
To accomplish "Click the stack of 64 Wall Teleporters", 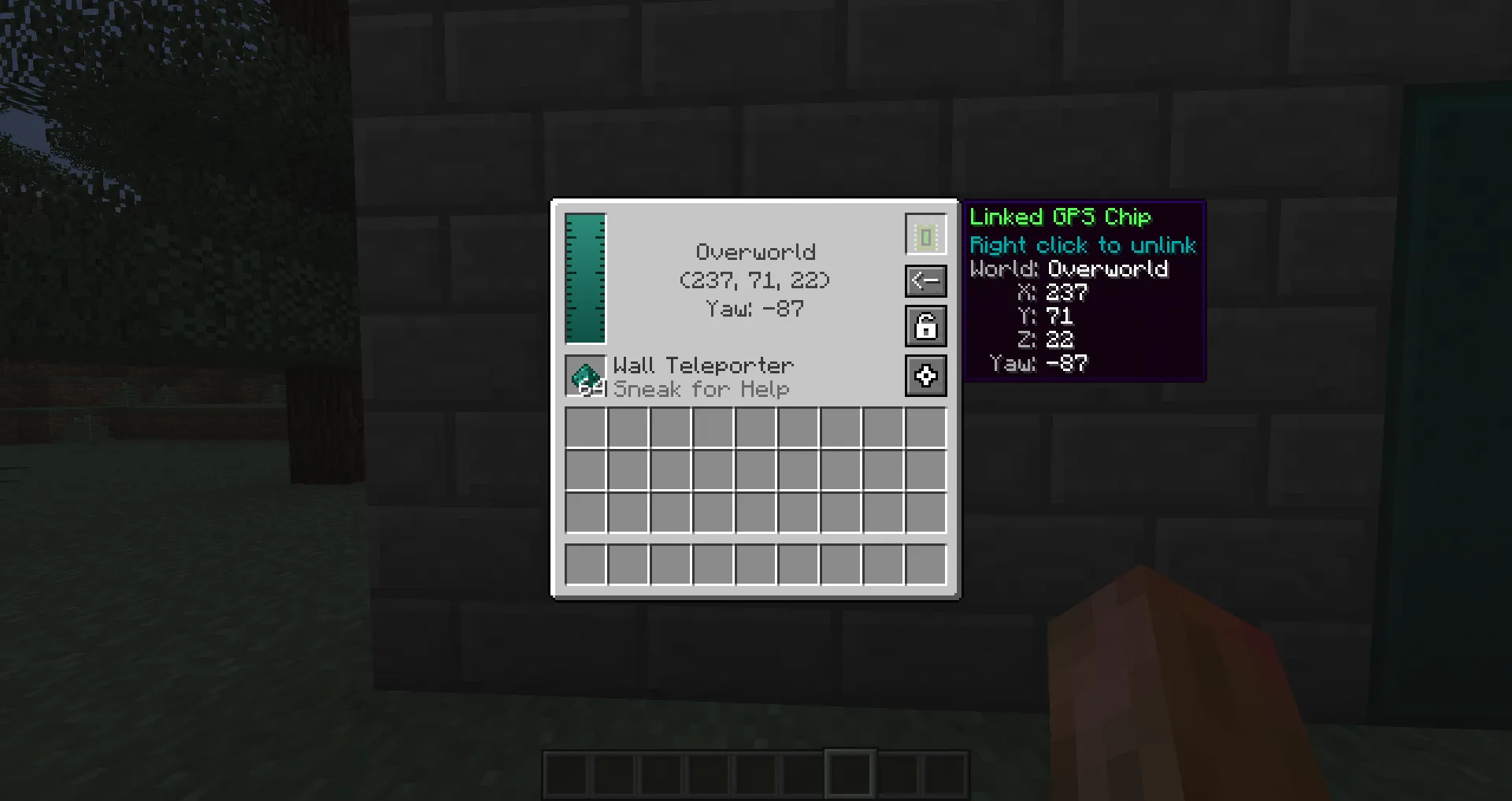I will pyautogui.click(x=586, y=376).
